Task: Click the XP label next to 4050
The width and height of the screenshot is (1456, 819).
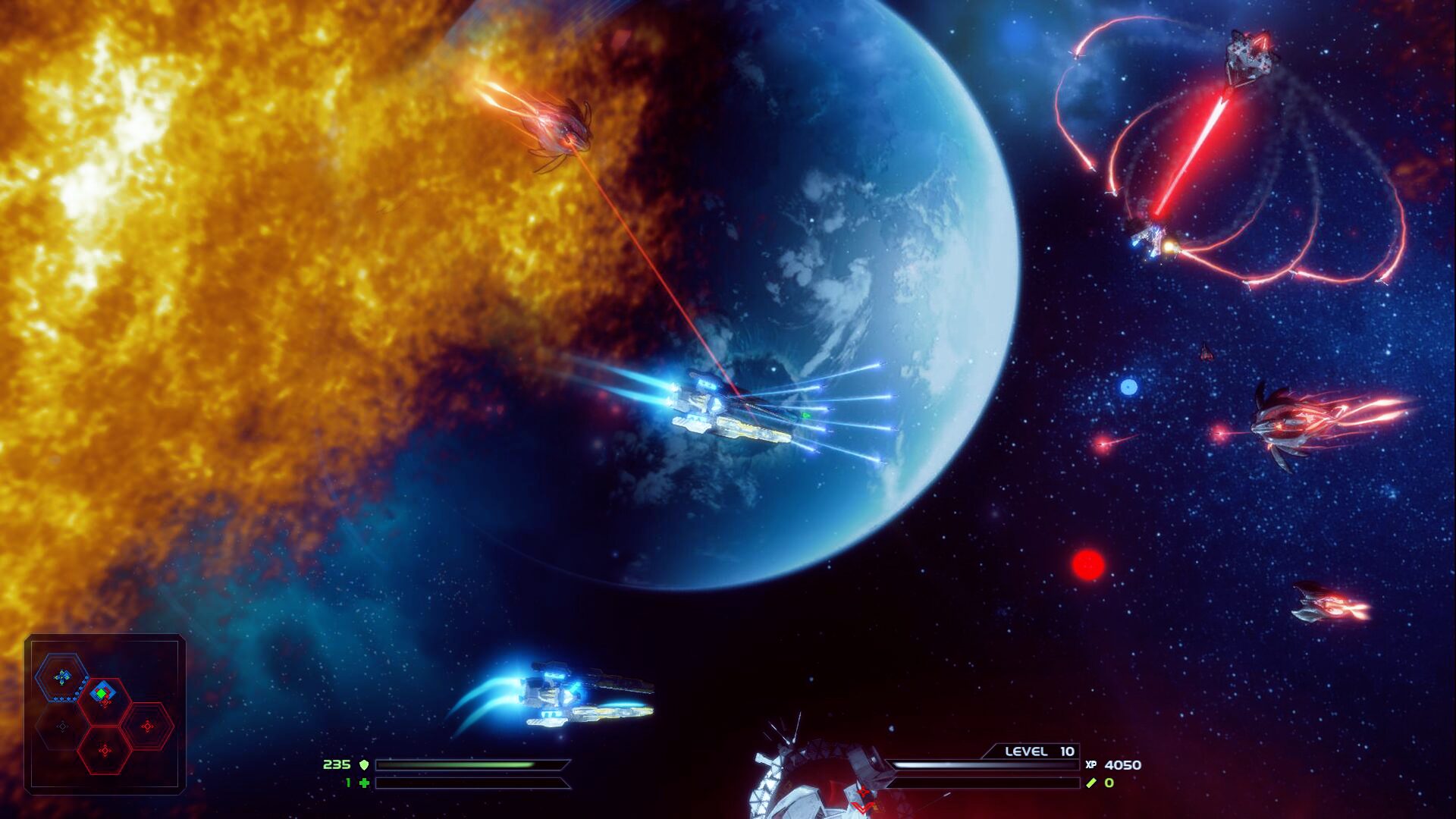Action: [x=1092, y=766]
